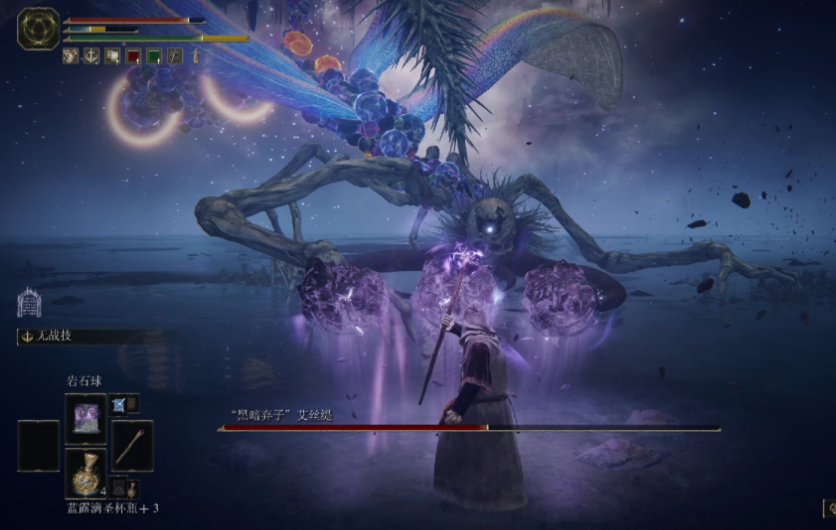This screenshot has height=530, width=836.
Task: Select the 蓝露滴圣杯瓶 flask slot
Action: point(85,472)
